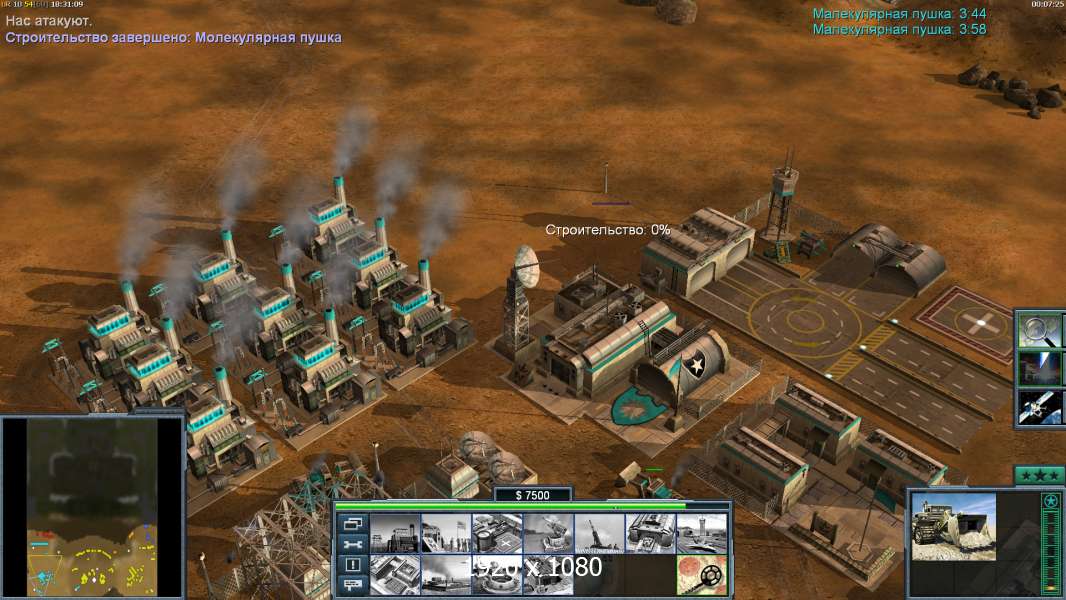
Task: Build the supply center with helipad
Action: tap(497, 534)
